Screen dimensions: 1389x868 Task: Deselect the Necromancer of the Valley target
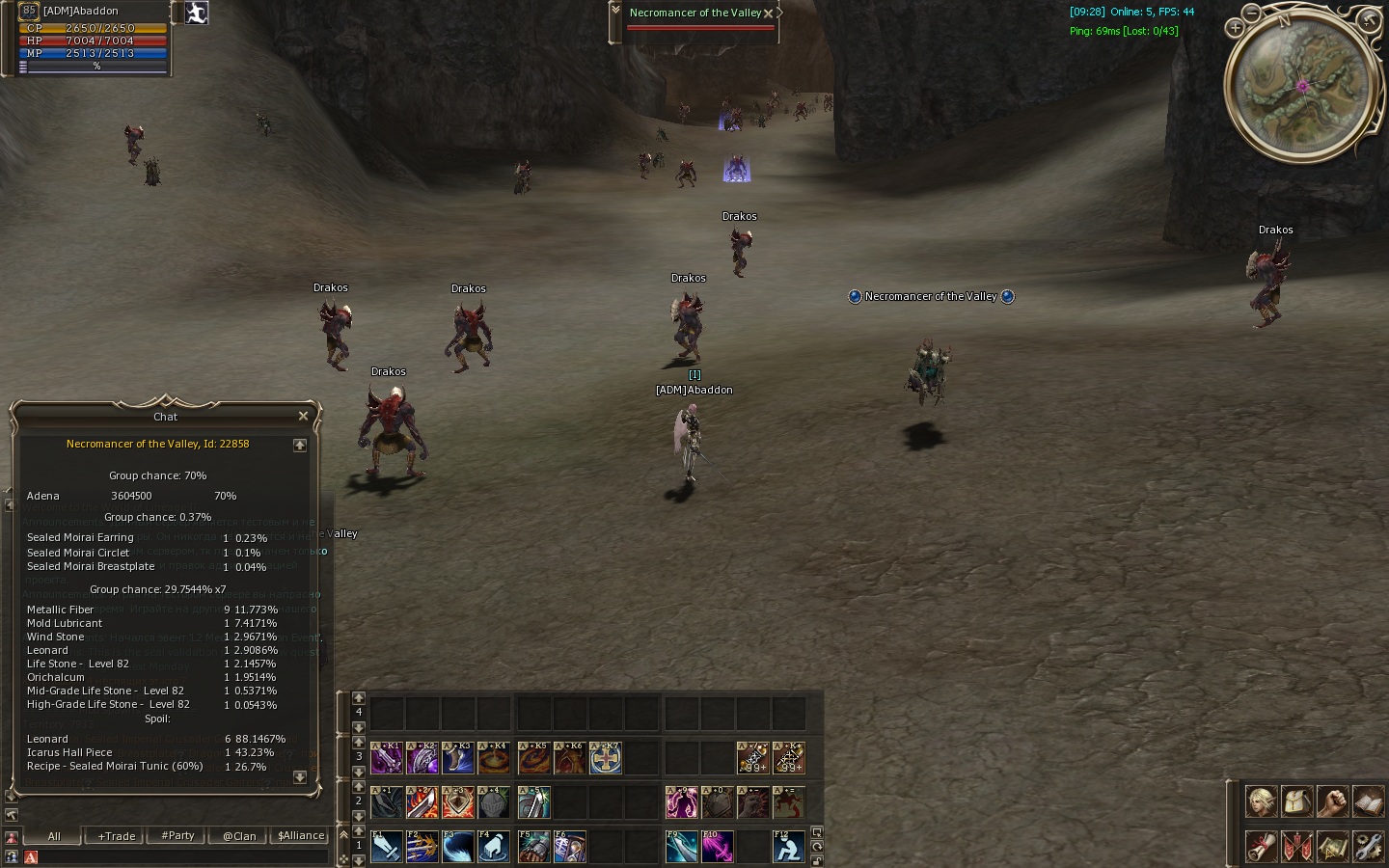click(768, 14)
